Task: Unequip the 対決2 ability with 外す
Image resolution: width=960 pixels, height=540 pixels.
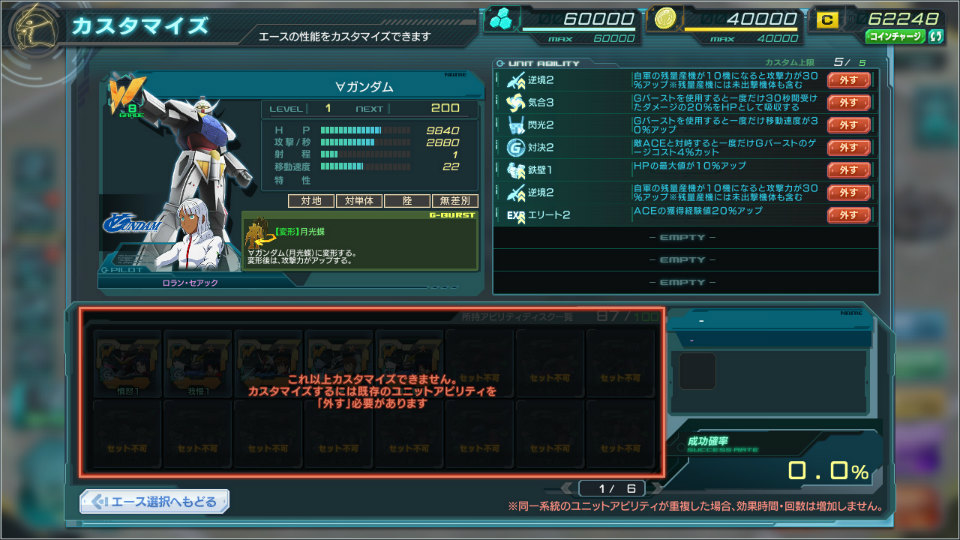Action: [x=848, y=147]
